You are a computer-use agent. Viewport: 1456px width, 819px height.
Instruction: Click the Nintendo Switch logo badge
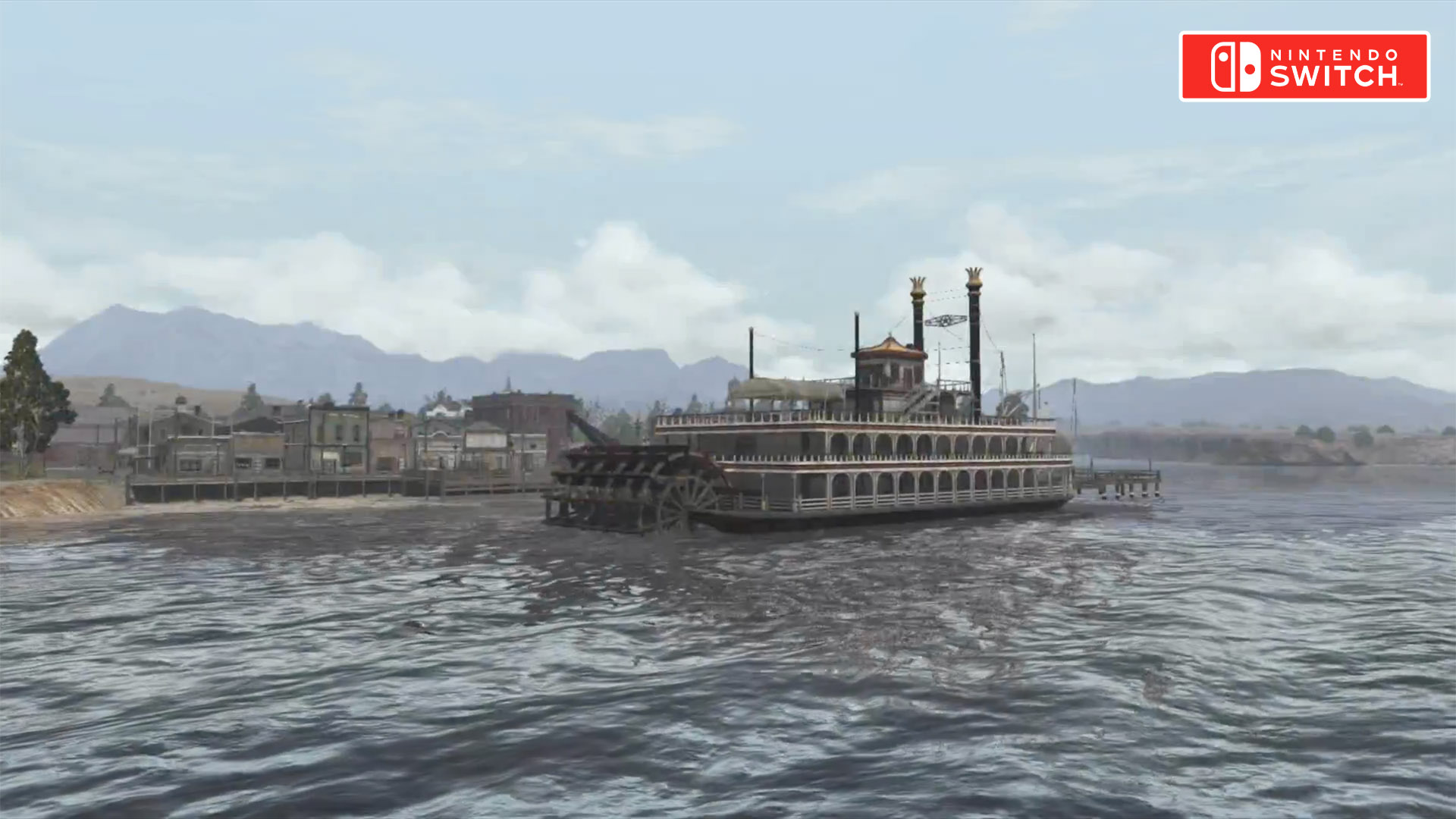[1304, 66]
